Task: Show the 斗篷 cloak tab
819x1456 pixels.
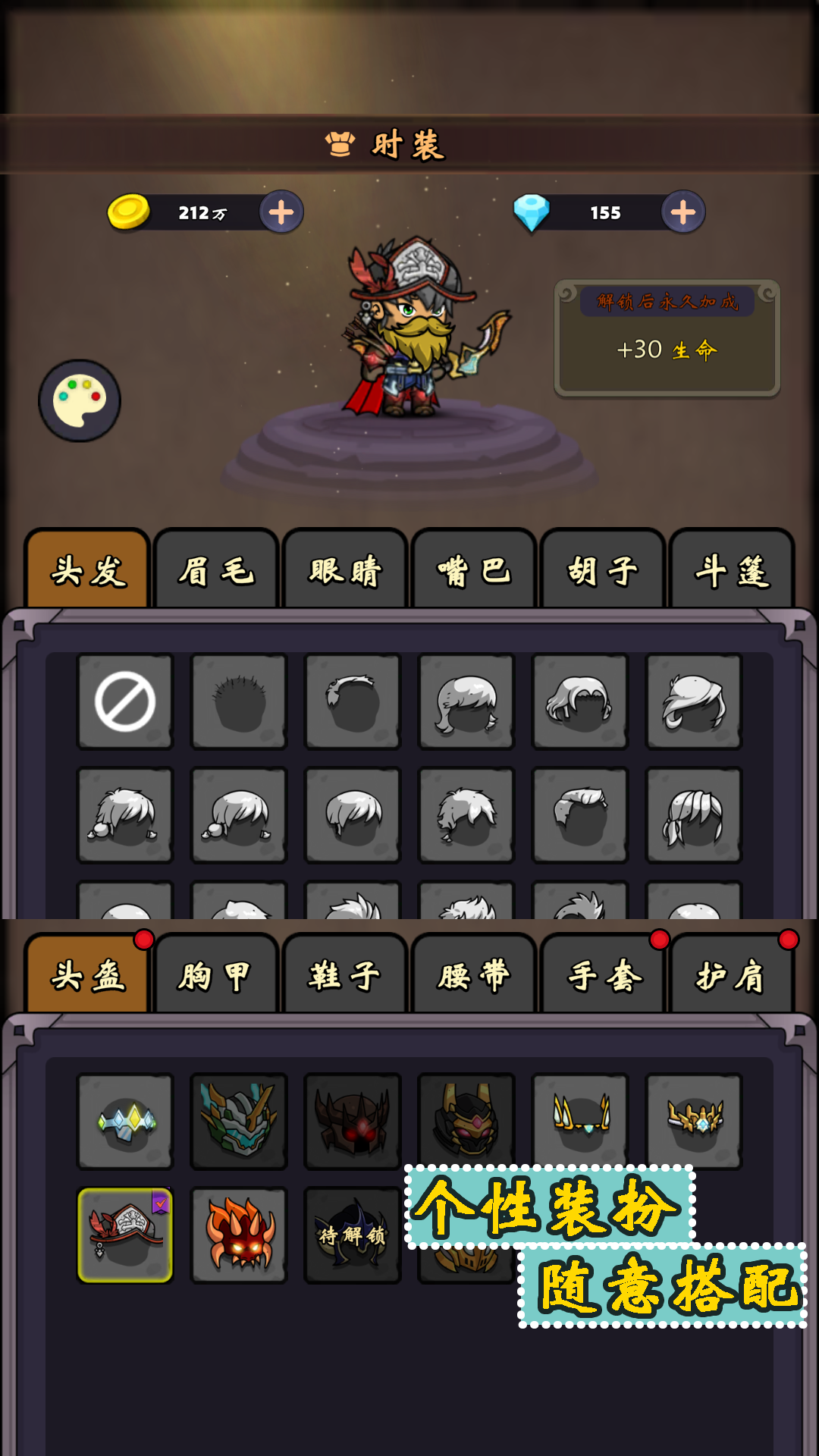Action: 732,570
